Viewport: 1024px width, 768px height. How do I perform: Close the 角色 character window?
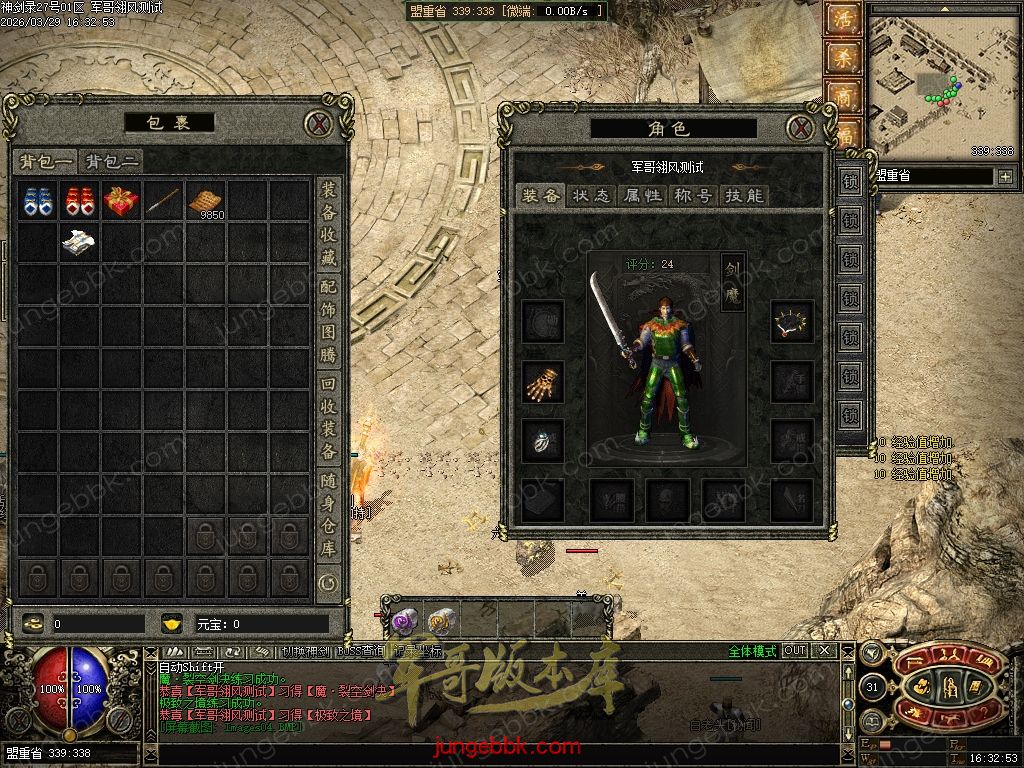tap(799, 128)
